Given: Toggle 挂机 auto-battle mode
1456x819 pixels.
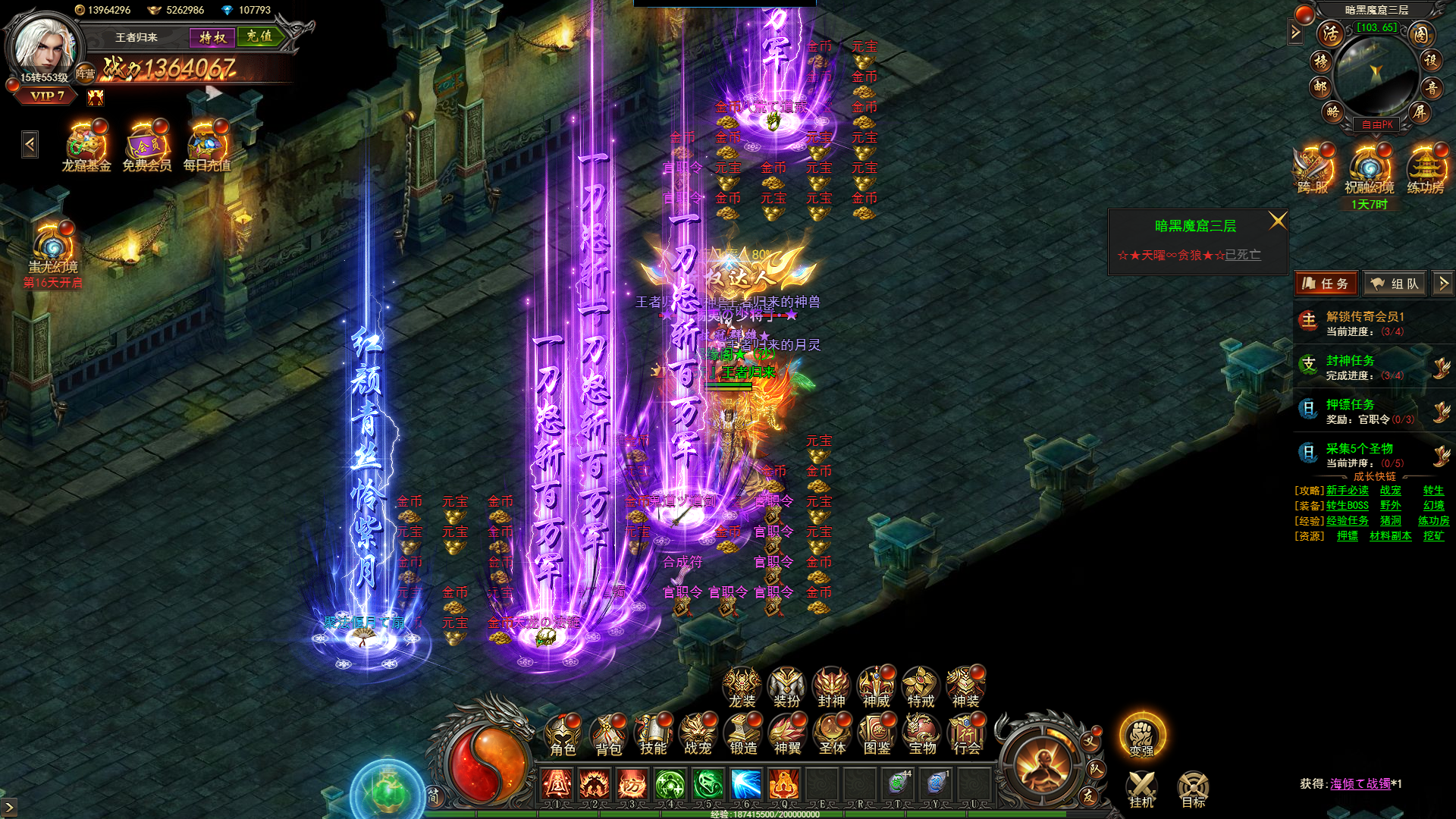Looking at the screenshot, I should pos(1141,789).
